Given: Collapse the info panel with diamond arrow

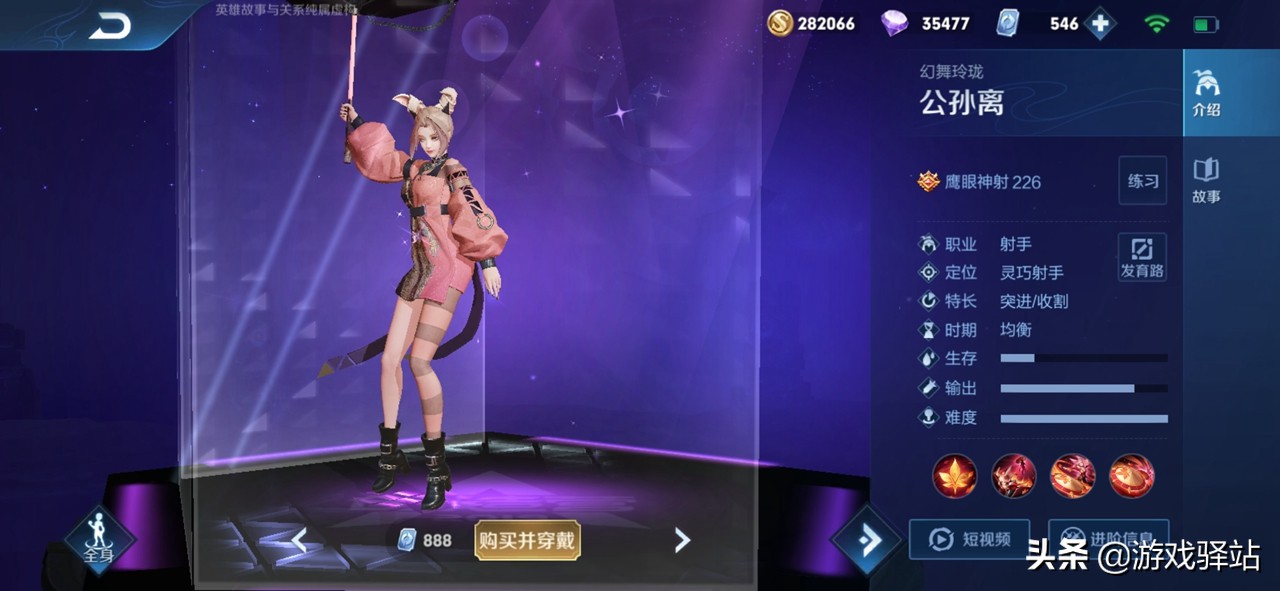Looking at the screenshot, I should click(x=866, y=540).
